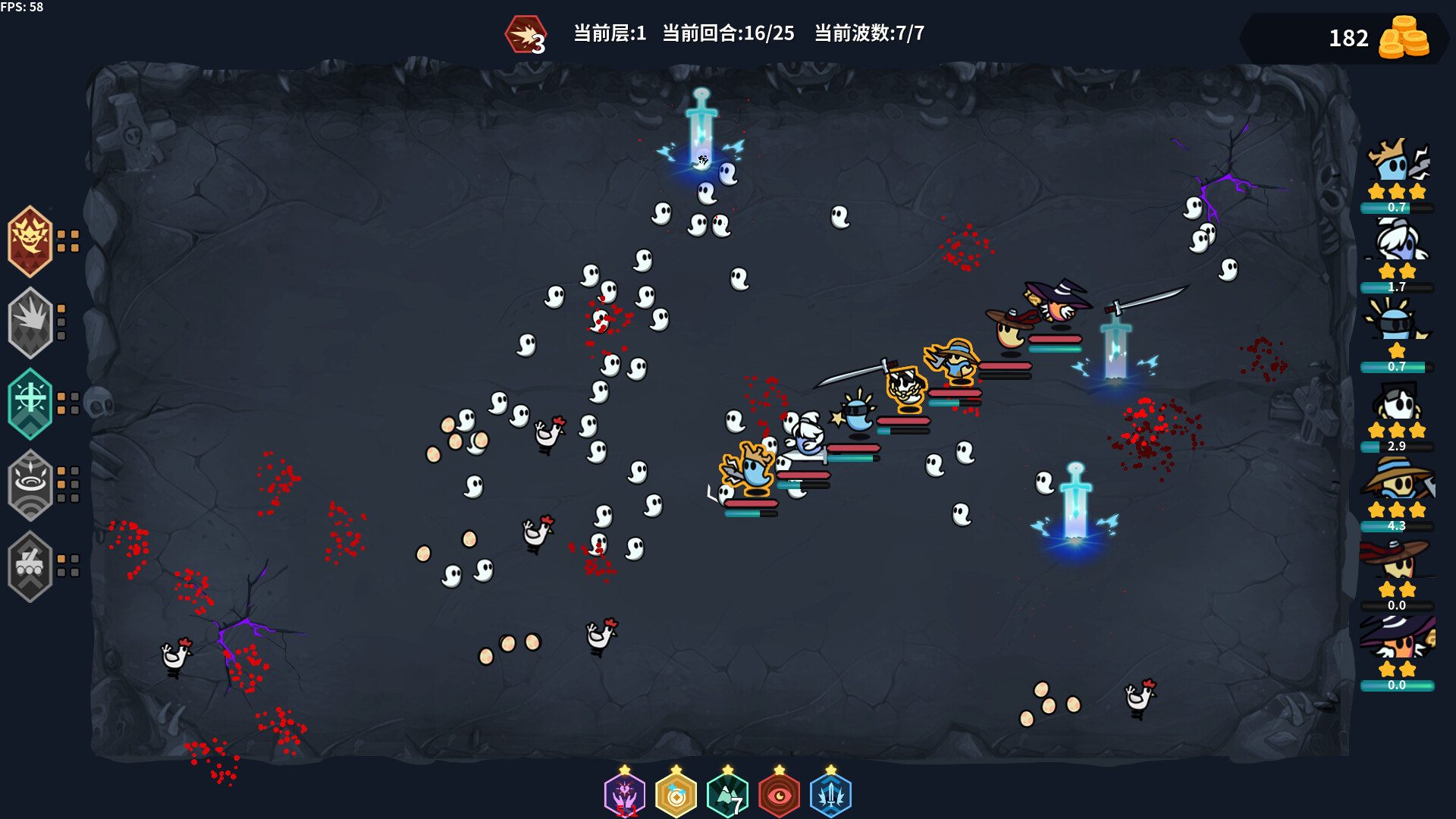Toggle an orange slot square beside the healing emblem
The image size is (1456, 819).
63,396
